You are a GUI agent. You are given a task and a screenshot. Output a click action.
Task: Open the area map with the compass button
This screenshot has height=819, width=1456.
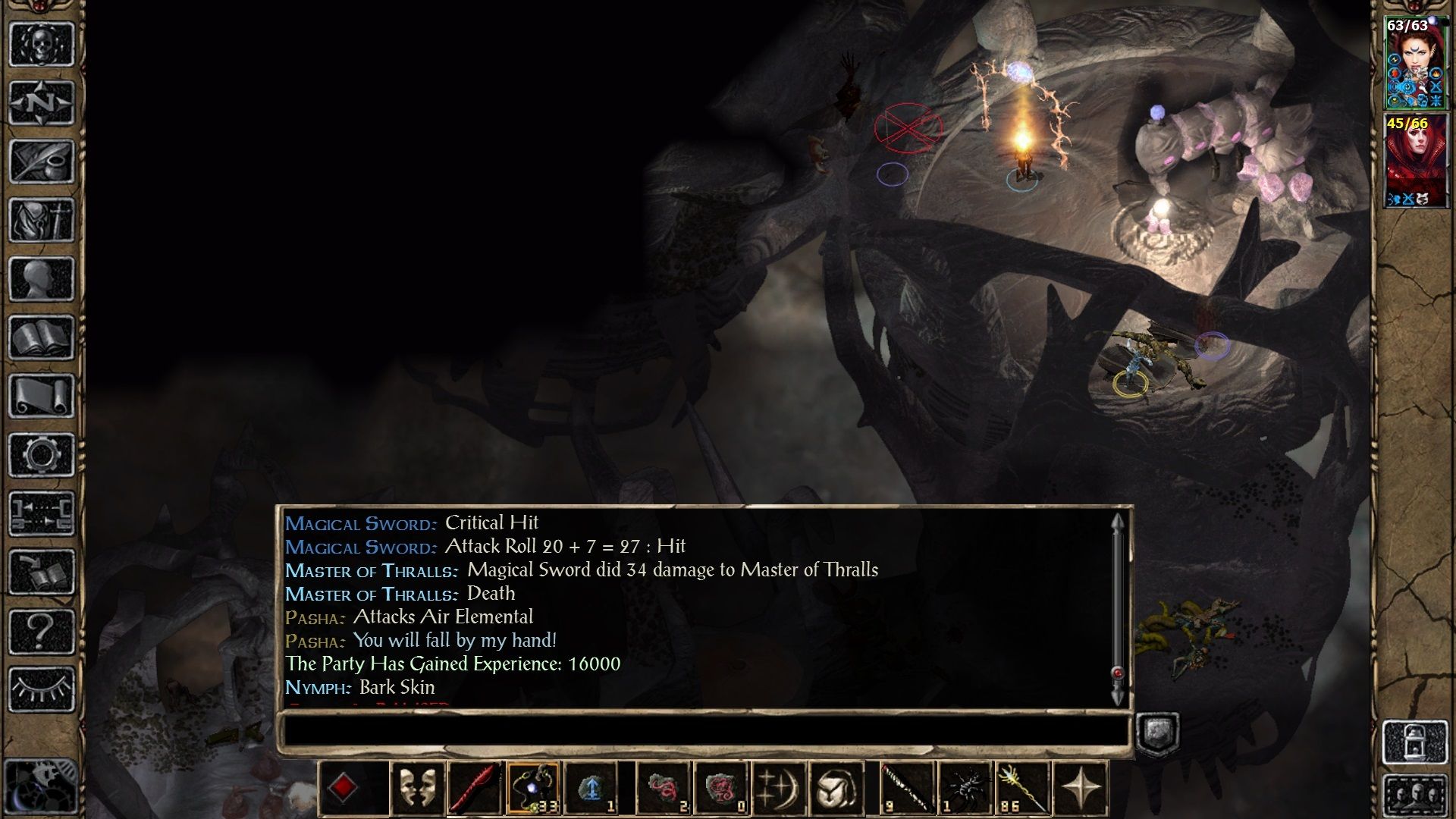click(41, 102)
